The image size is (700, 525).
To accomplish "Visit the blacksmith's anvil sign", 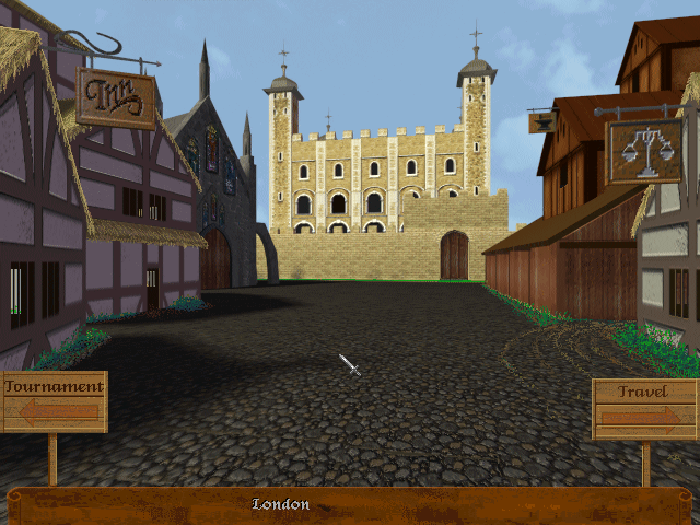I will coord(543,122).
